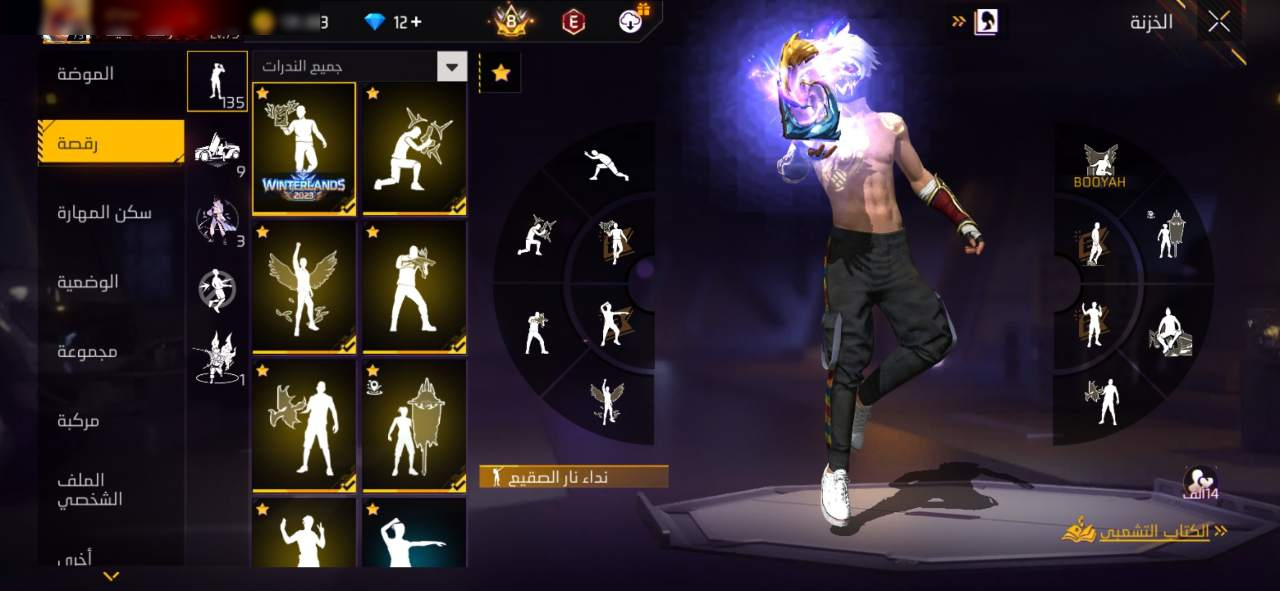Choose the winged angel emote tile
Viewport: 1280px width, 591px height.
[x=304, y=287]
